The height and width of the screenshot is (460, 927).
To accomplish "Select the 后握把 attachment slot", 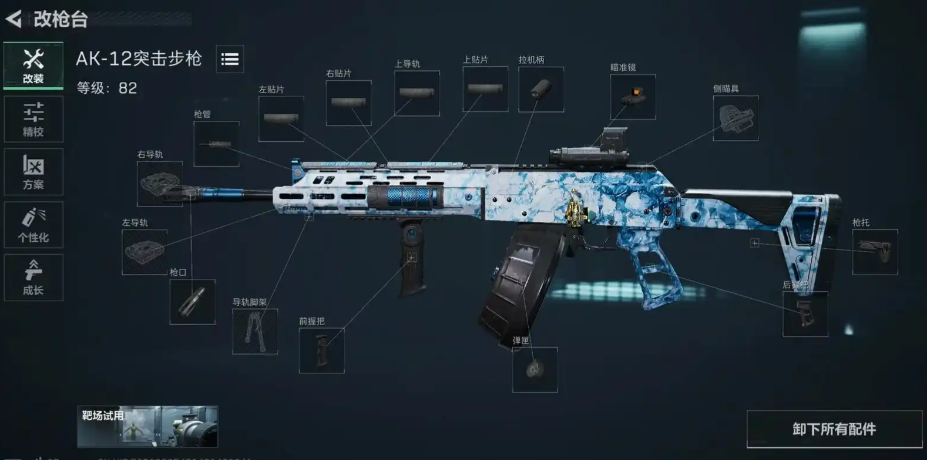I will [805, 314].
